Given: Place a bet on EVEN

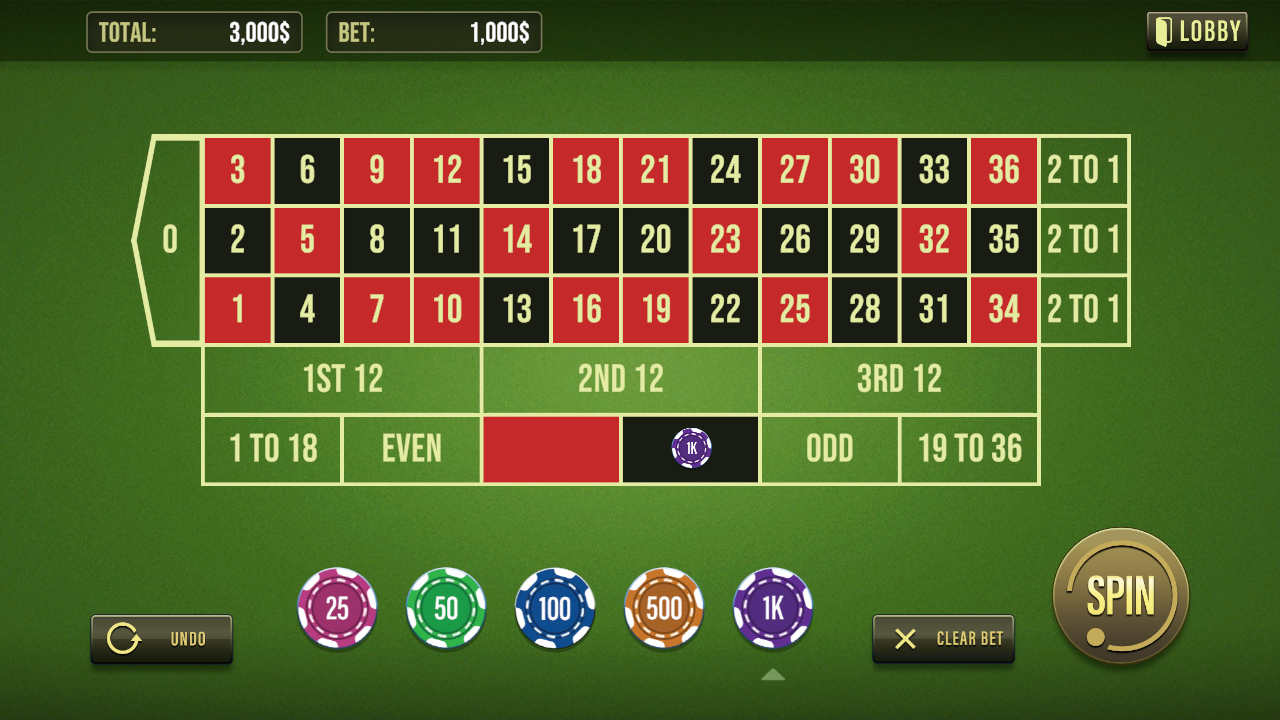Looking at the screenshot, I should 412,449.
